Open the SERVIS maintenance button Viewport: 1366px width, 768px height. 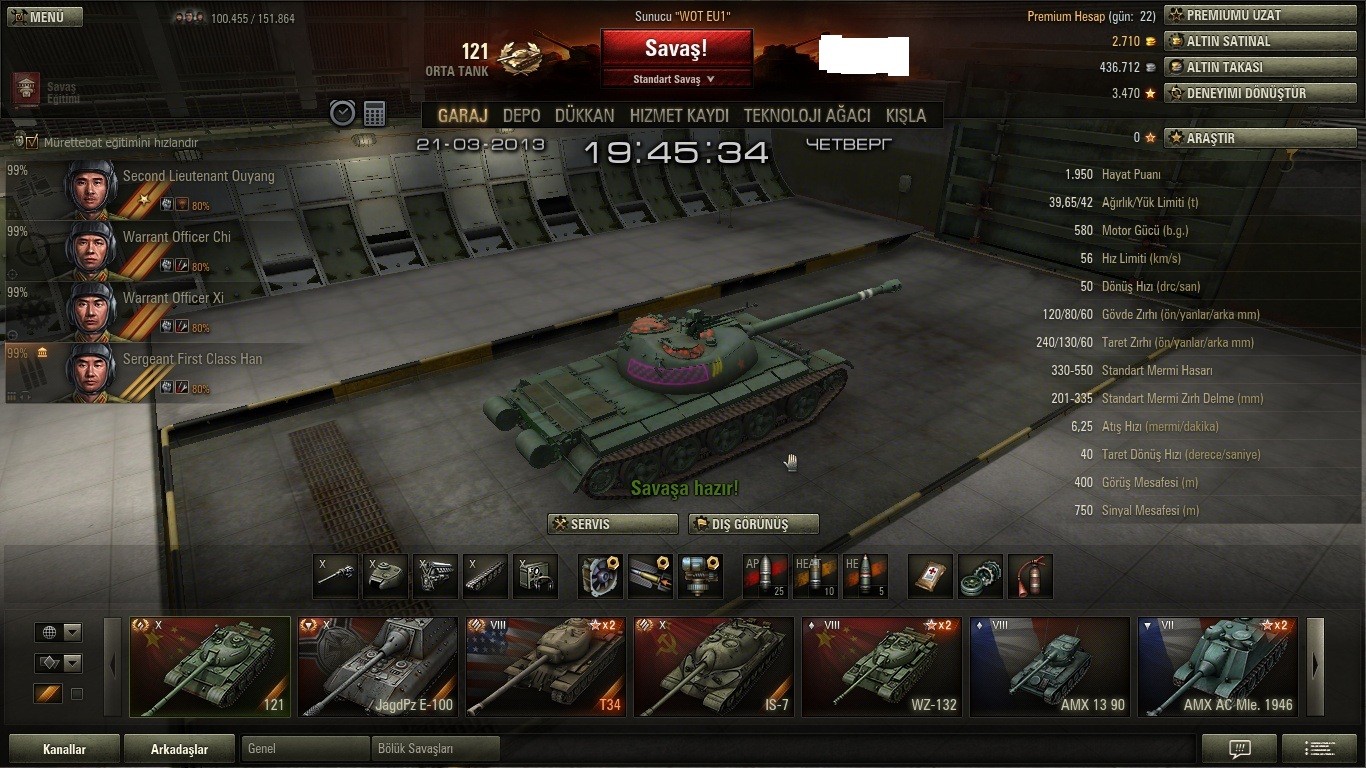click(x=612, y=524)
